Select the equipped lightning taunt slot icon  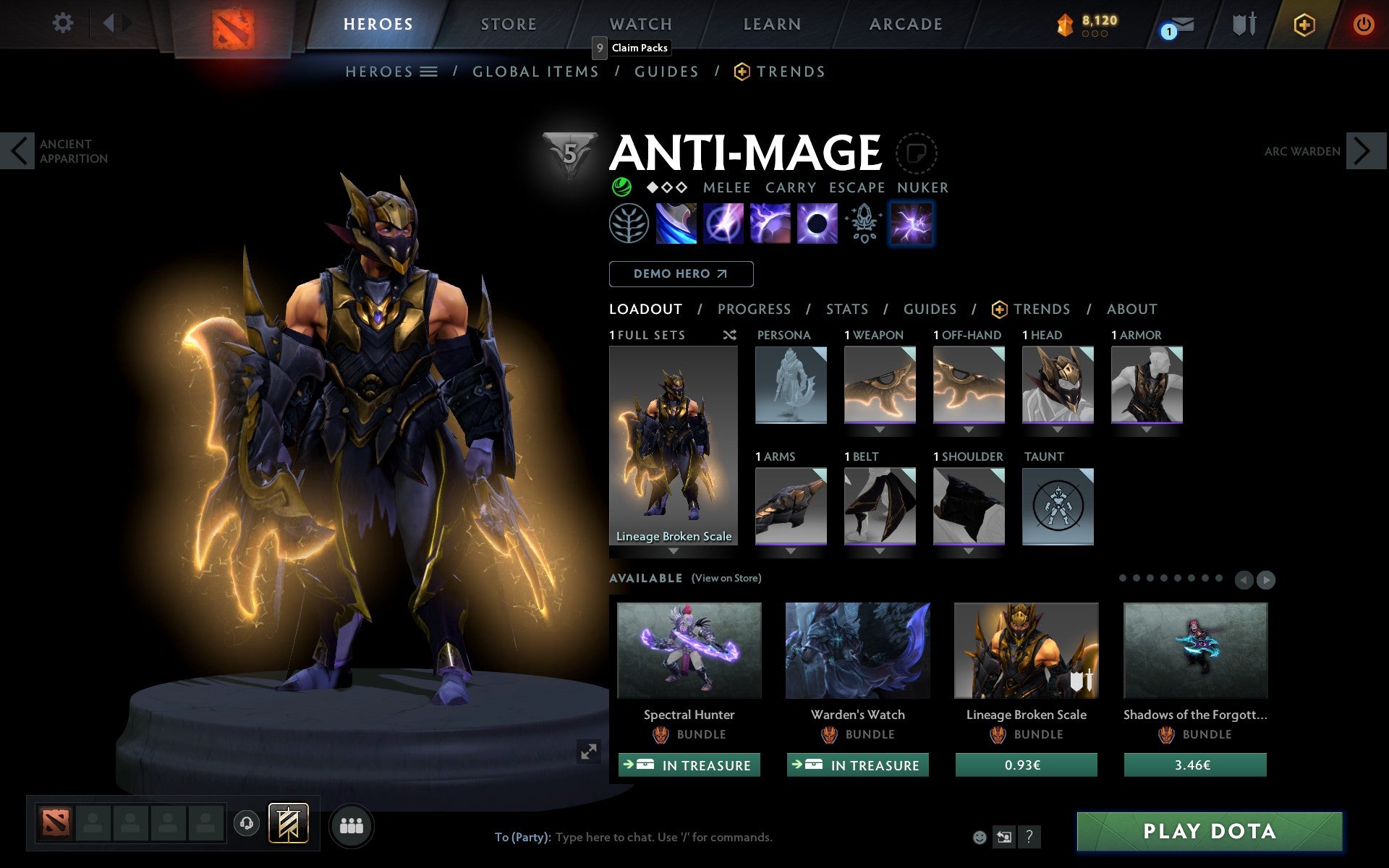(912, 224)
